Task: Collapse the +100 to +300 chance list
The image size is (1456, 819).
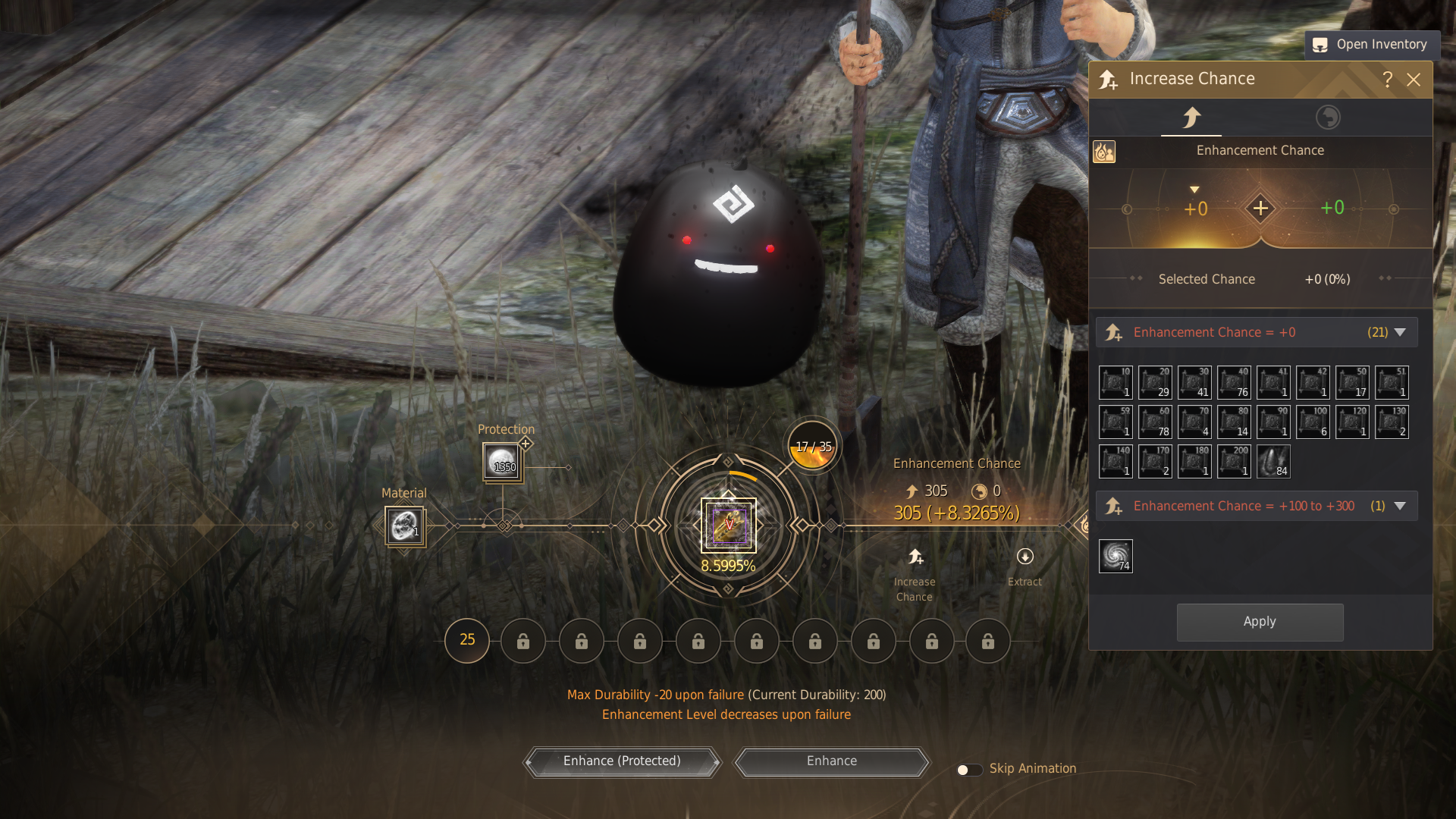Action: click(1400, 506)
